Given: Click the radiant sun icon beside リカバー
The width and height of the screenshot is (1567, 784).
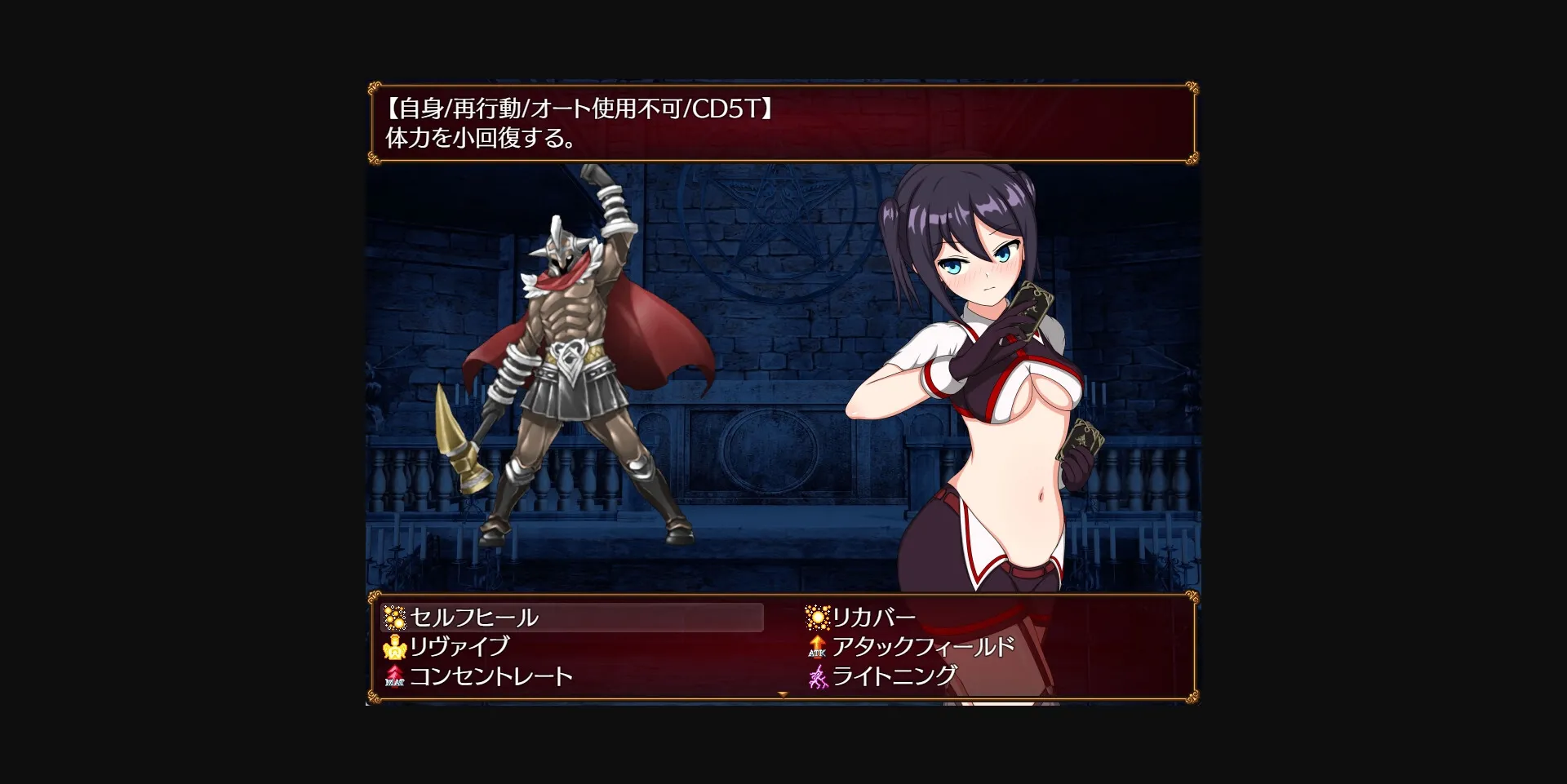Looking at the screenshot, I should (x=816, y=618).
